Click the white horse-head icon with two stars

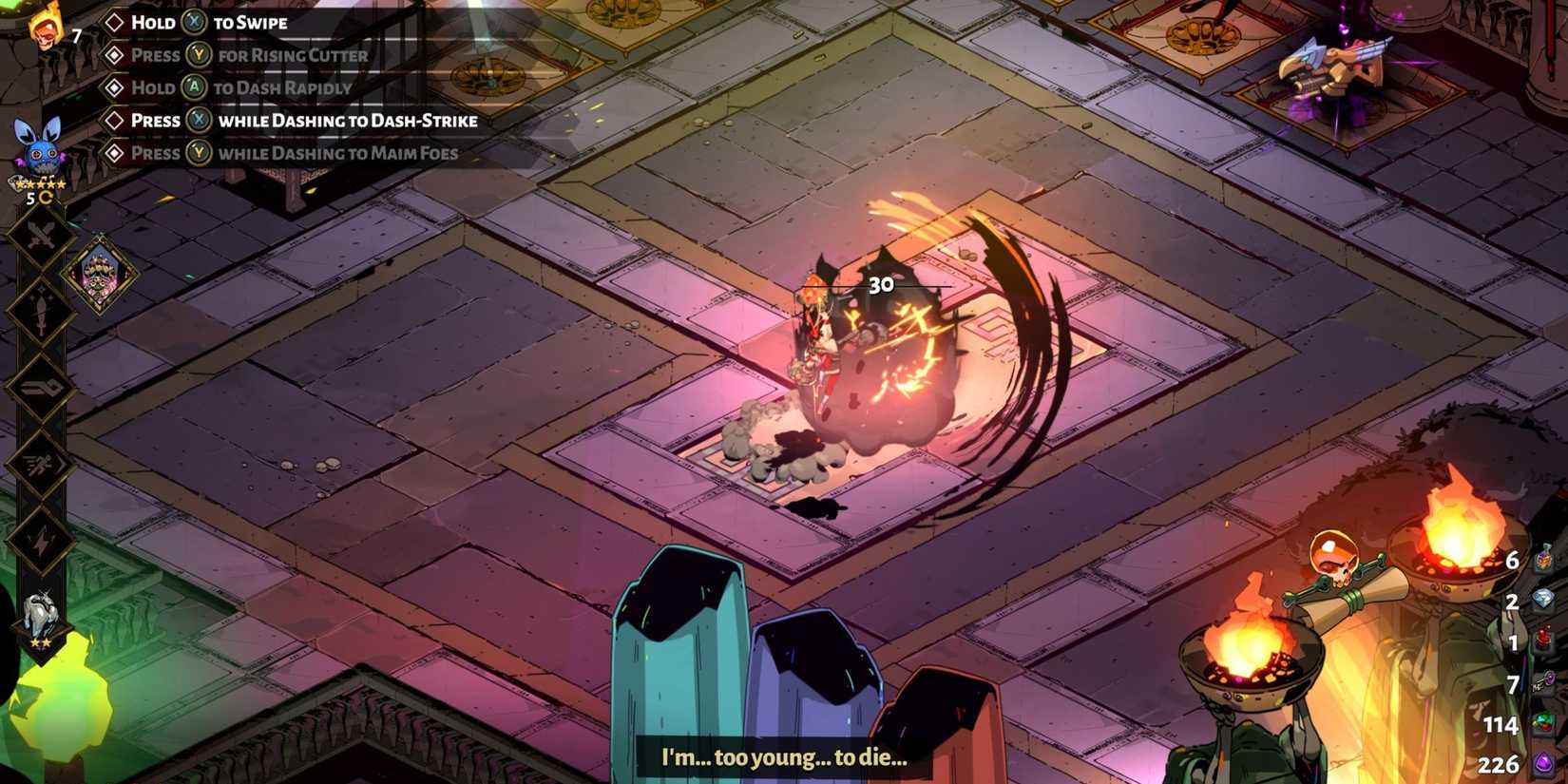(x=41, y=618)
